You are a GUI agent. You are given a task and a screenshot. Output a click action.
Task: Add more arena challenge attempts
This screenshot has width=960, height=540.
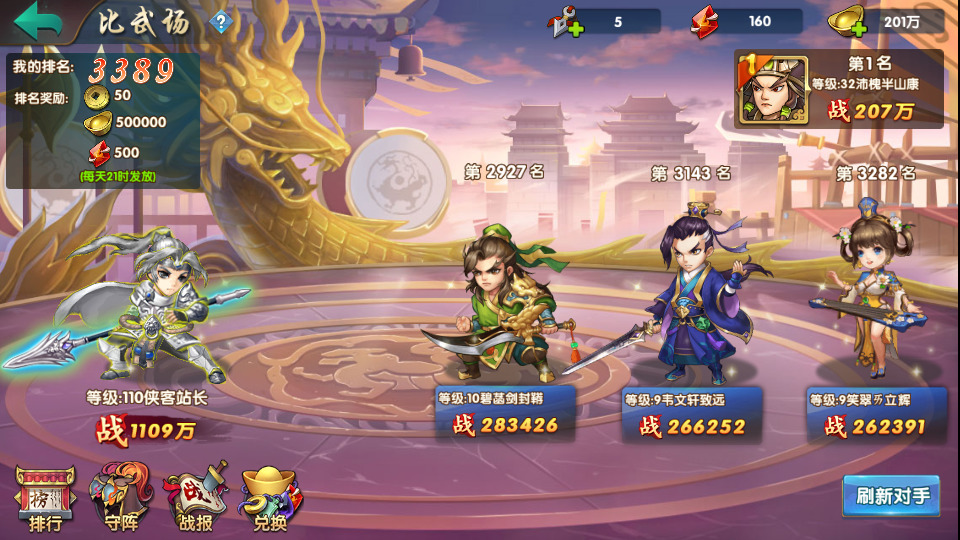click(566, 22)
